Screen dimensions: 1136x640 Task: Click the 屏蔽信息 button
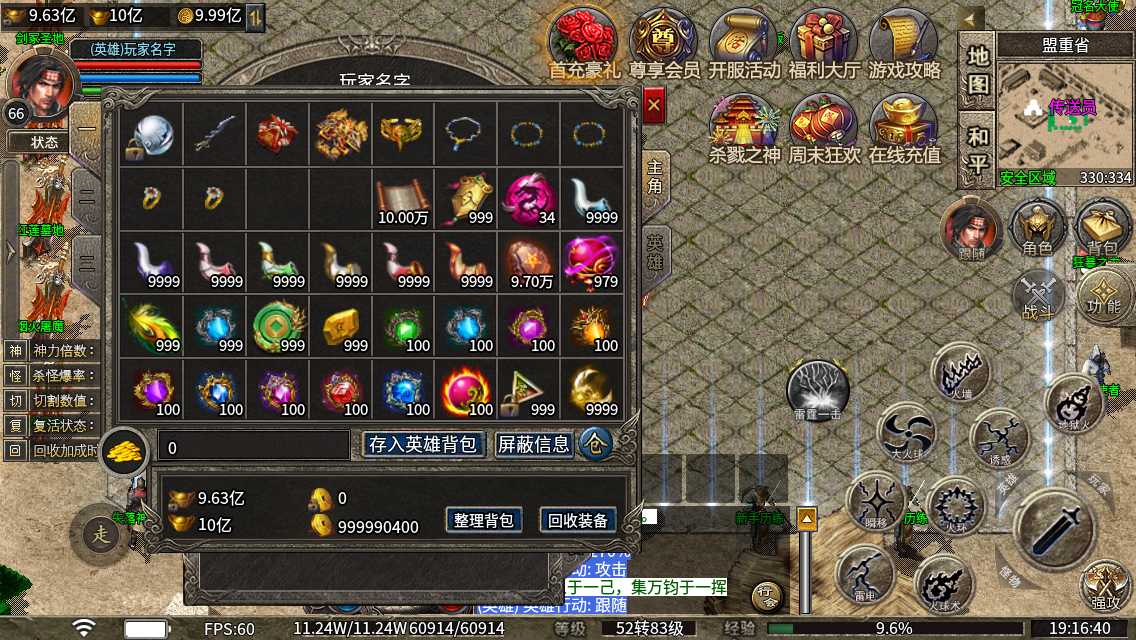535,444
